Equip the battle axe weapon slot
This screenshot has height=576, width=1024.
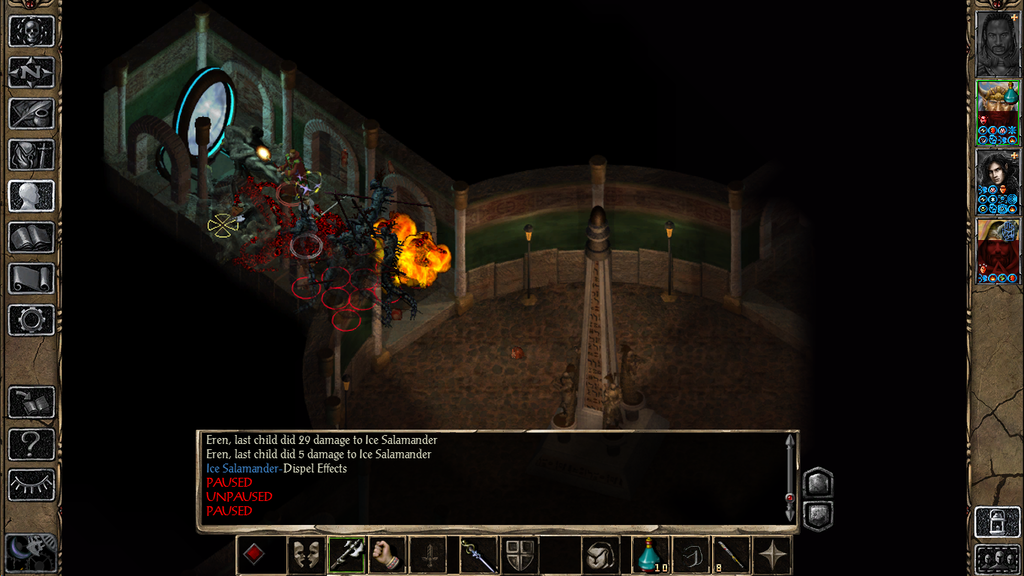[x=347, y=555]
